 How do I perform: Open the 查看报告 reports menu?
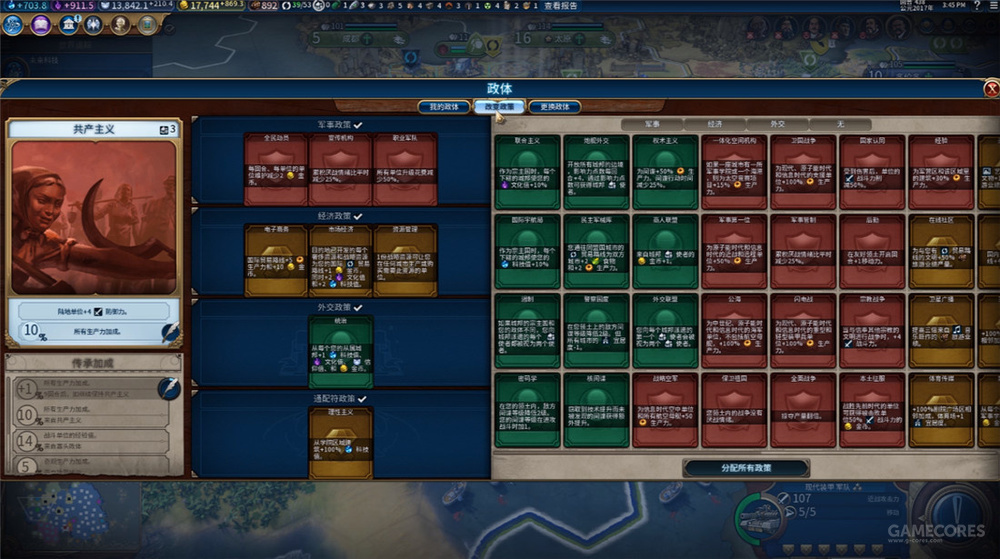coord(561,6)
